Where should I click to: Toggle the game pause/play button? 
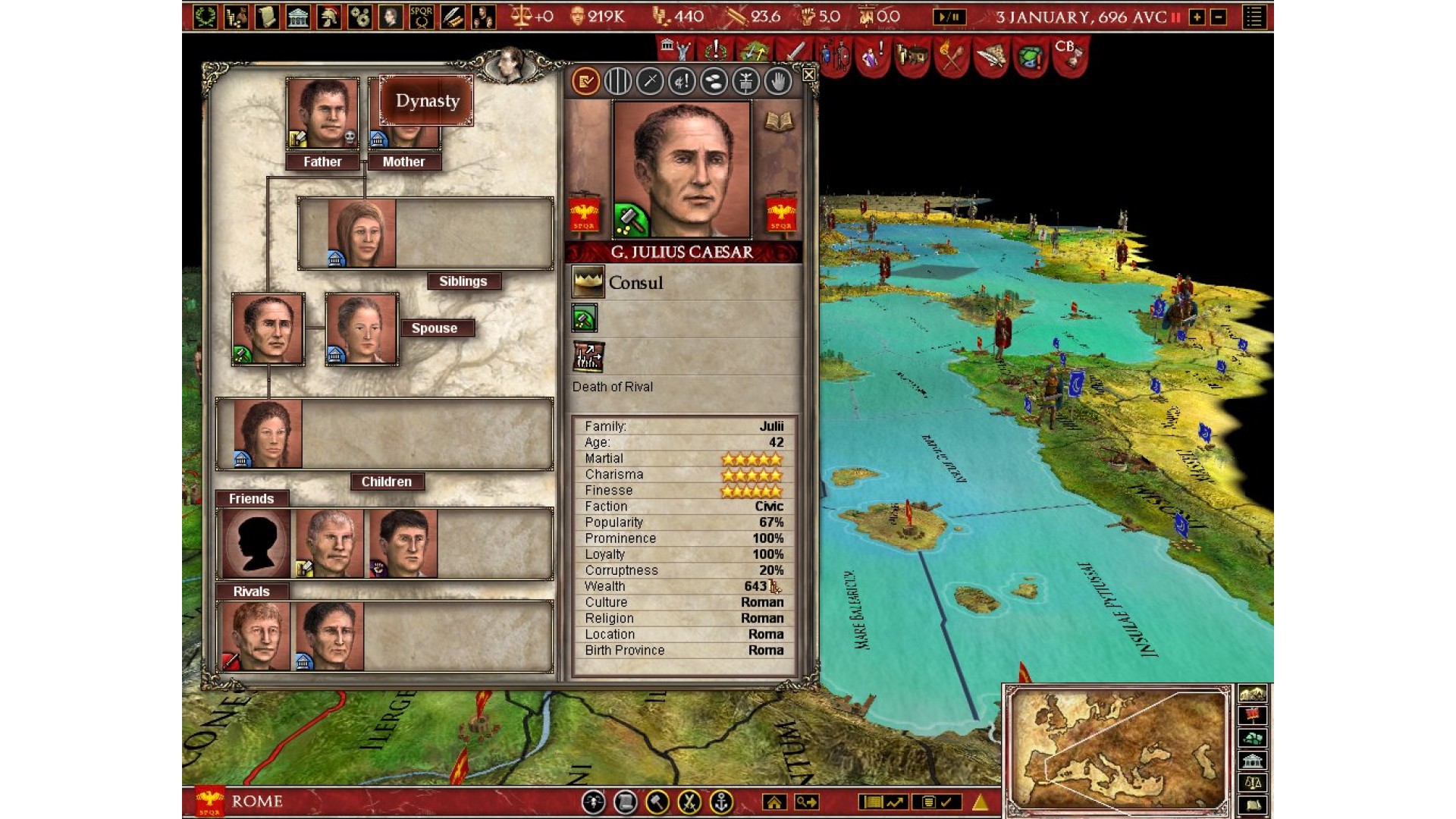pyautogui.click(x=949, y=17)
